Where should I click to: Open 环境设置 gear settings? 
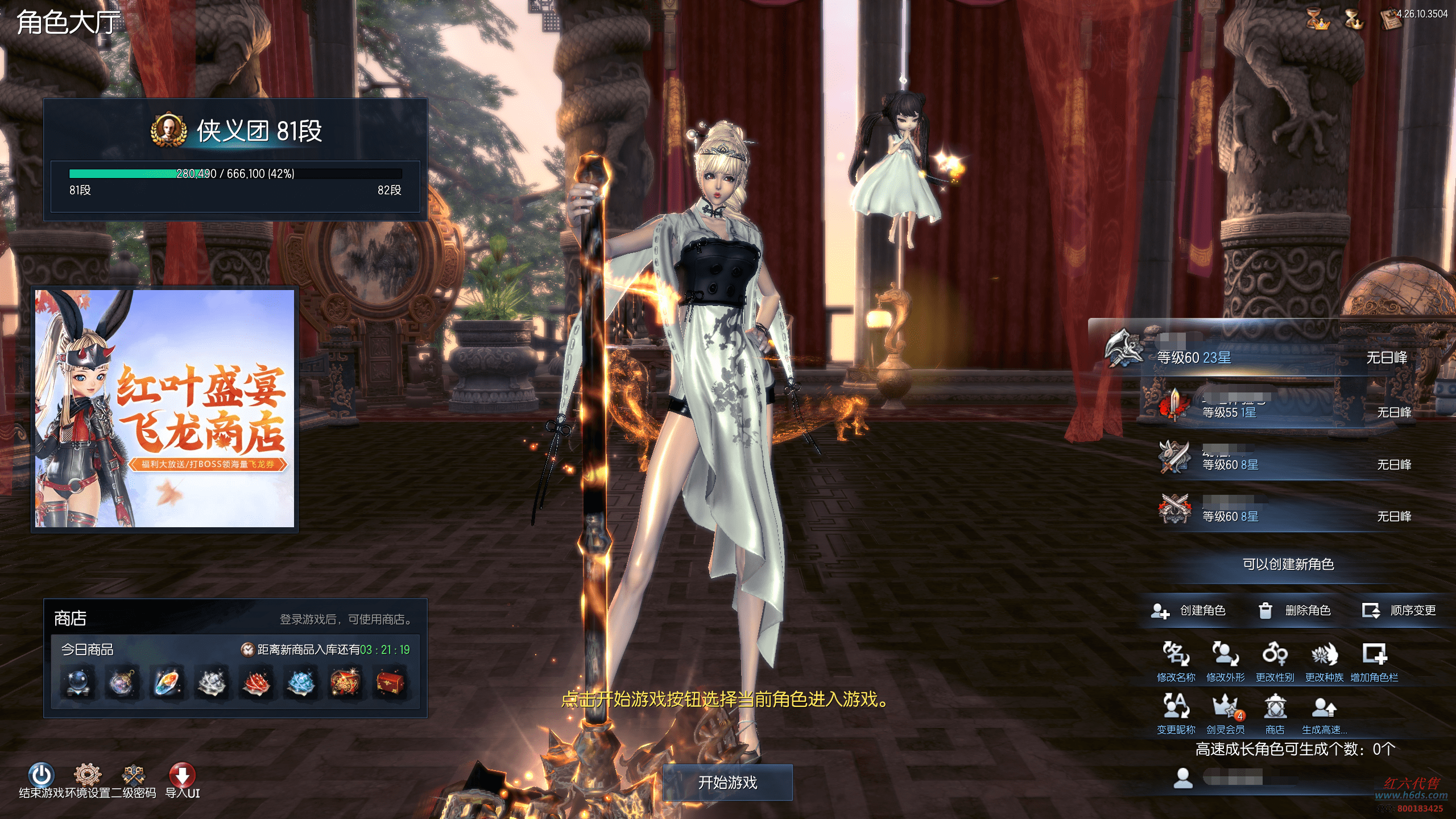[88, 775]
